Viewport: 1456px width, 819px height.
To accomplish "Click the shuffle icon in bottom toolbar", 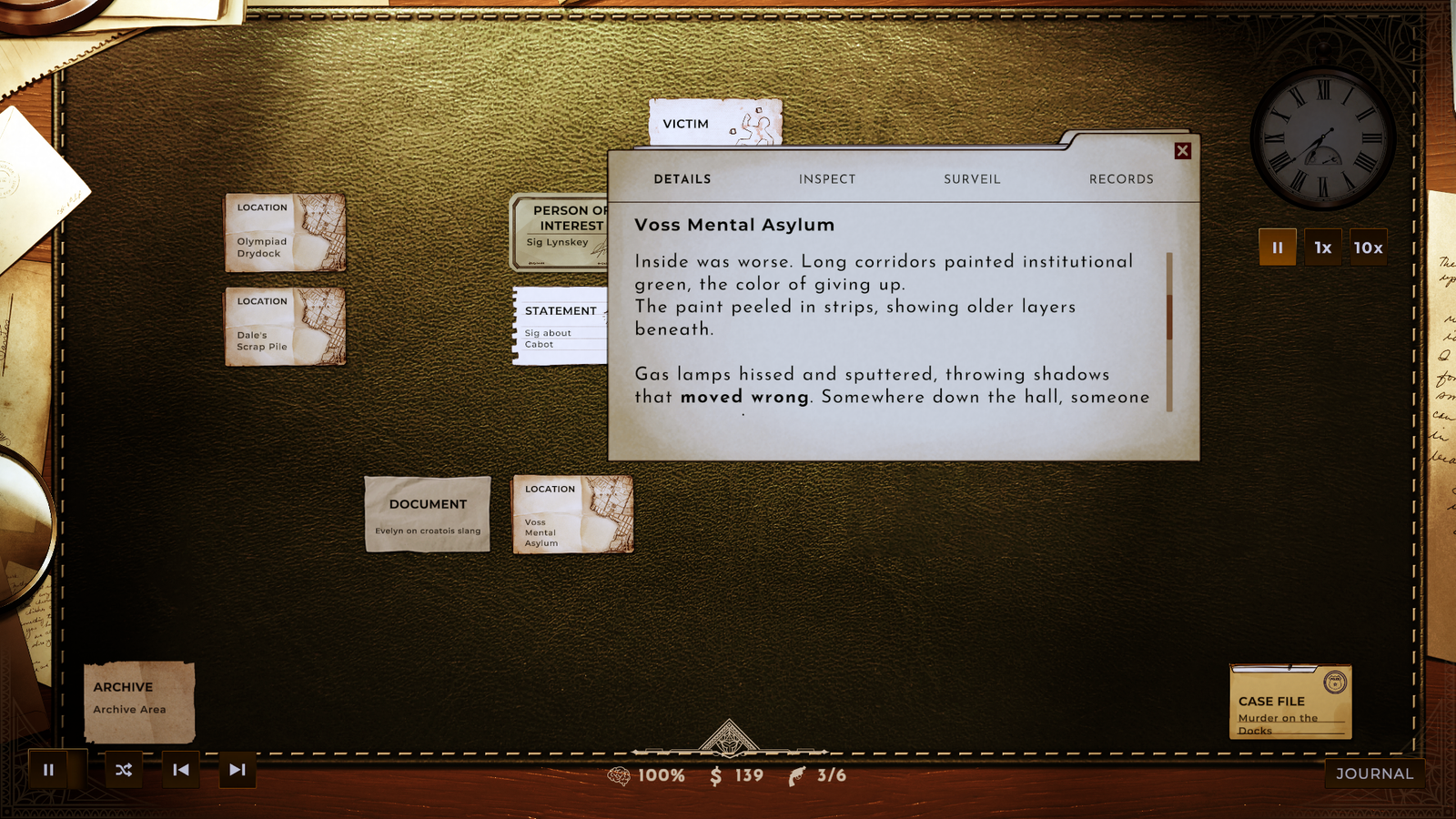I will (123, 770).
